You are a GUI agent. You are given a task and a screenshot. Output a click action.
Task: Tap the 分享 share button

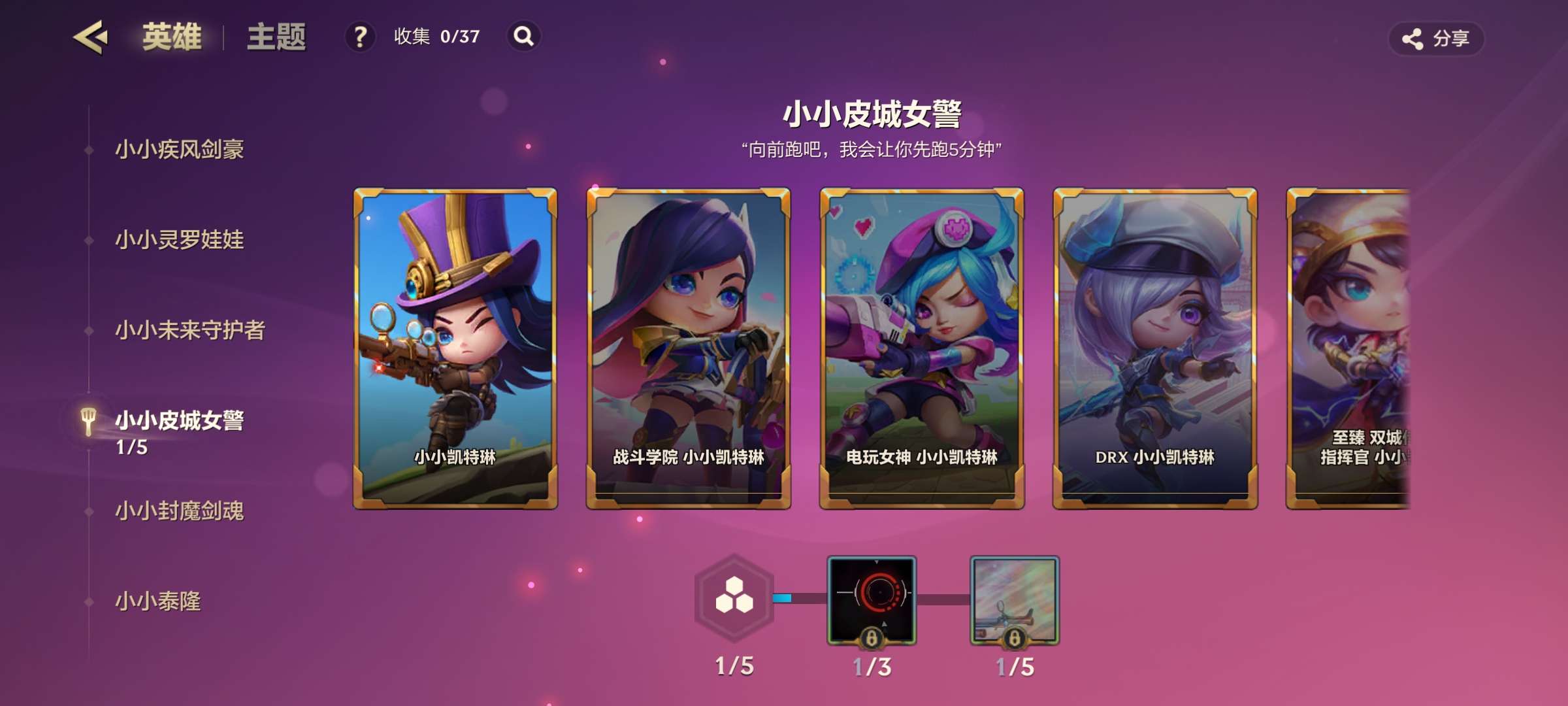coord(1436,39)
